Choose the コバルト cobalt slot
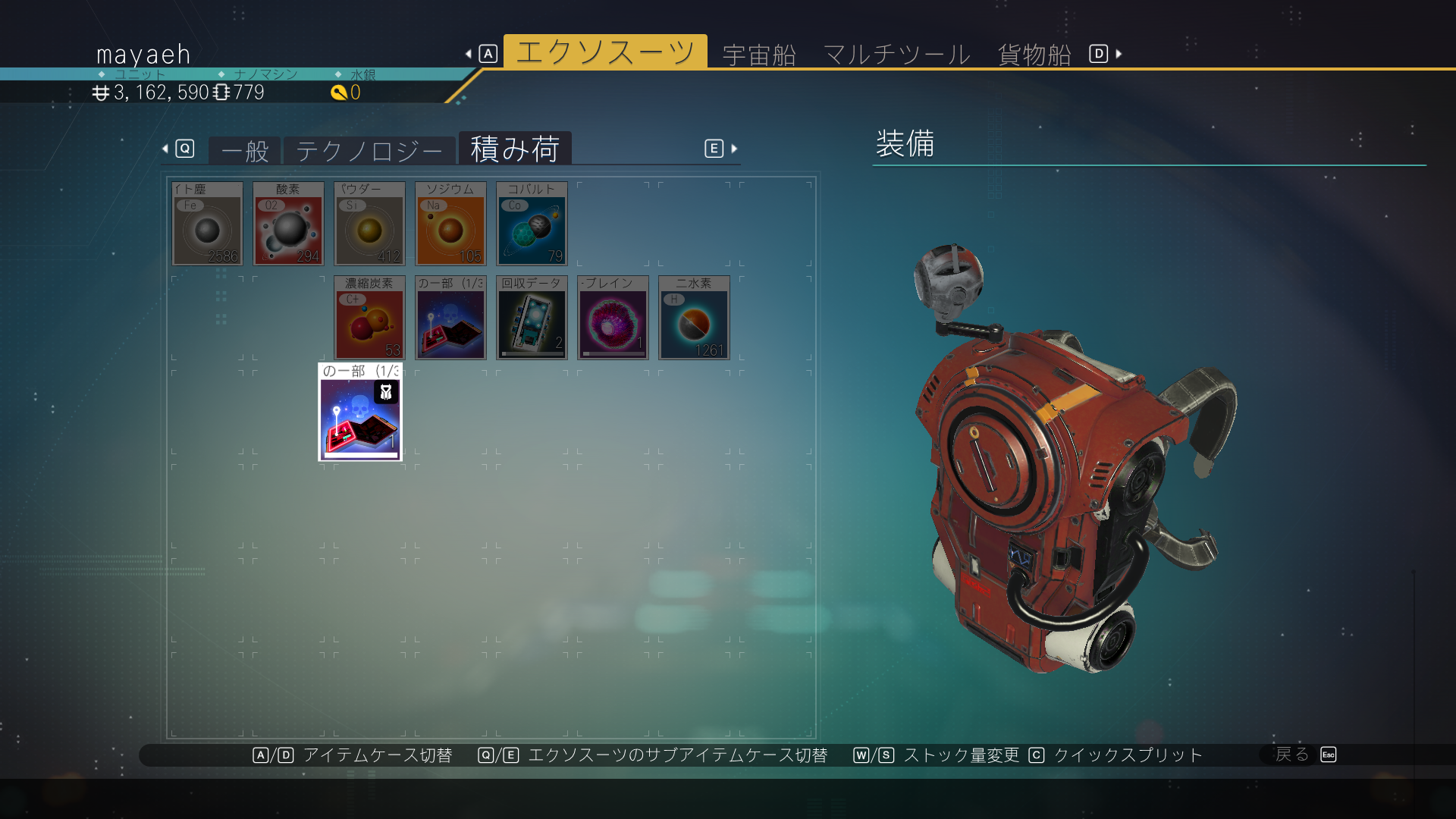Image resolution: width=1456 pixels, height=819 pixels. (532, 224)
